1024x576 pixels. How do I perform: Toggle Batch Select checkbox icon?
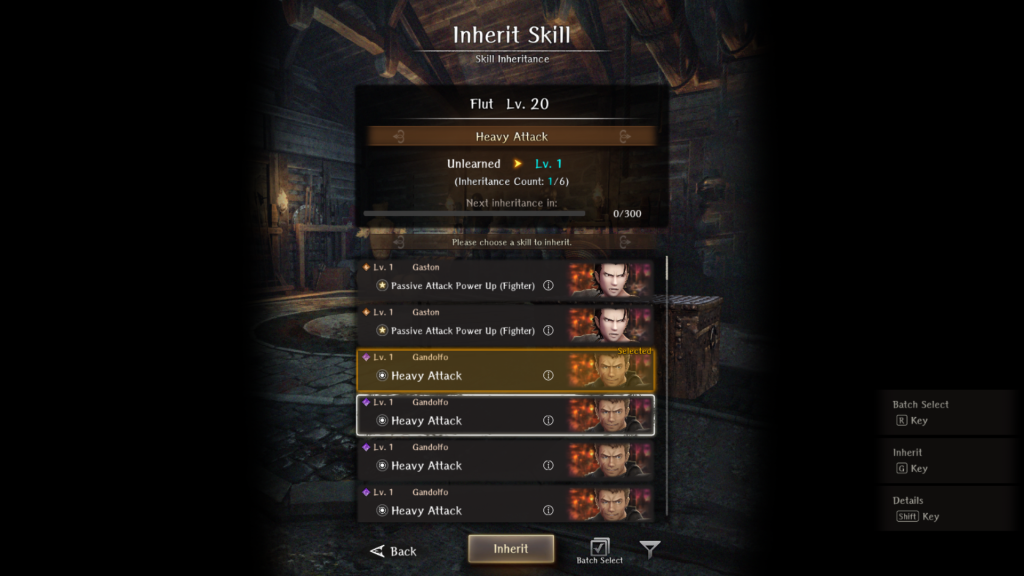(600, 547)
